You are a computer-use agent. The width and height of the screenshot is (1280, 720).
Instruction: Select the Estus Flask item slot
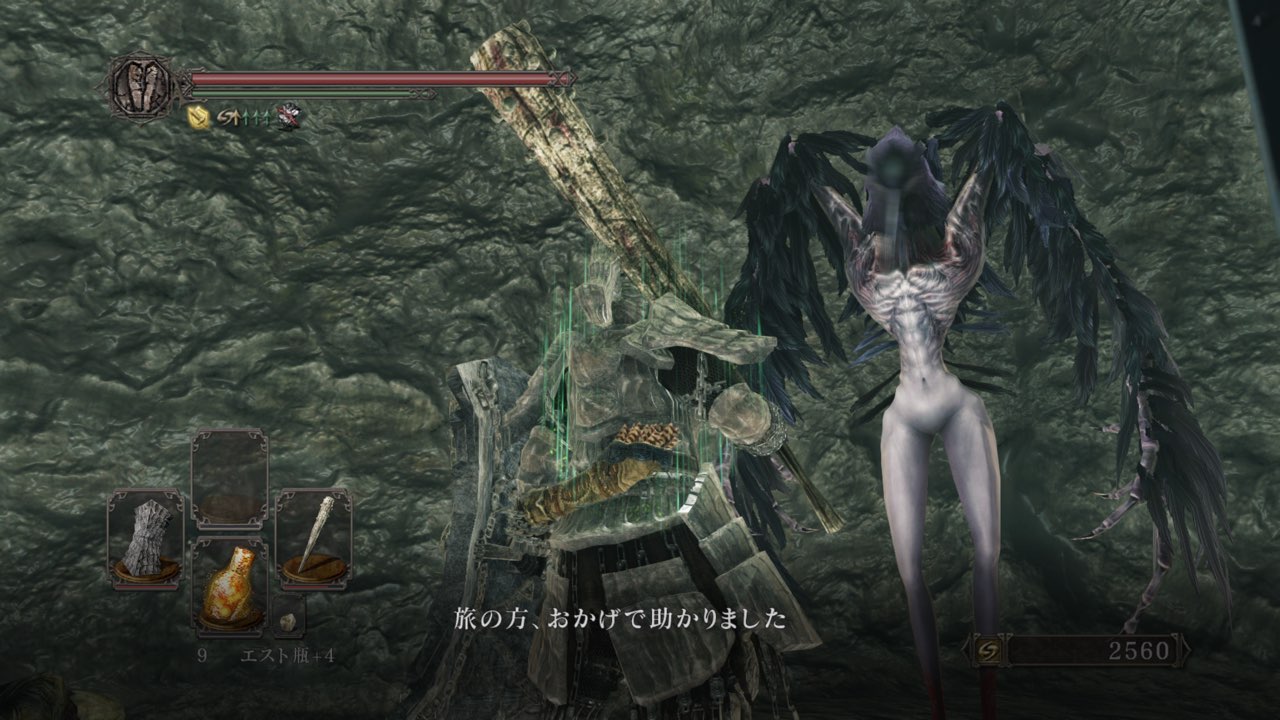coord(229,585)
